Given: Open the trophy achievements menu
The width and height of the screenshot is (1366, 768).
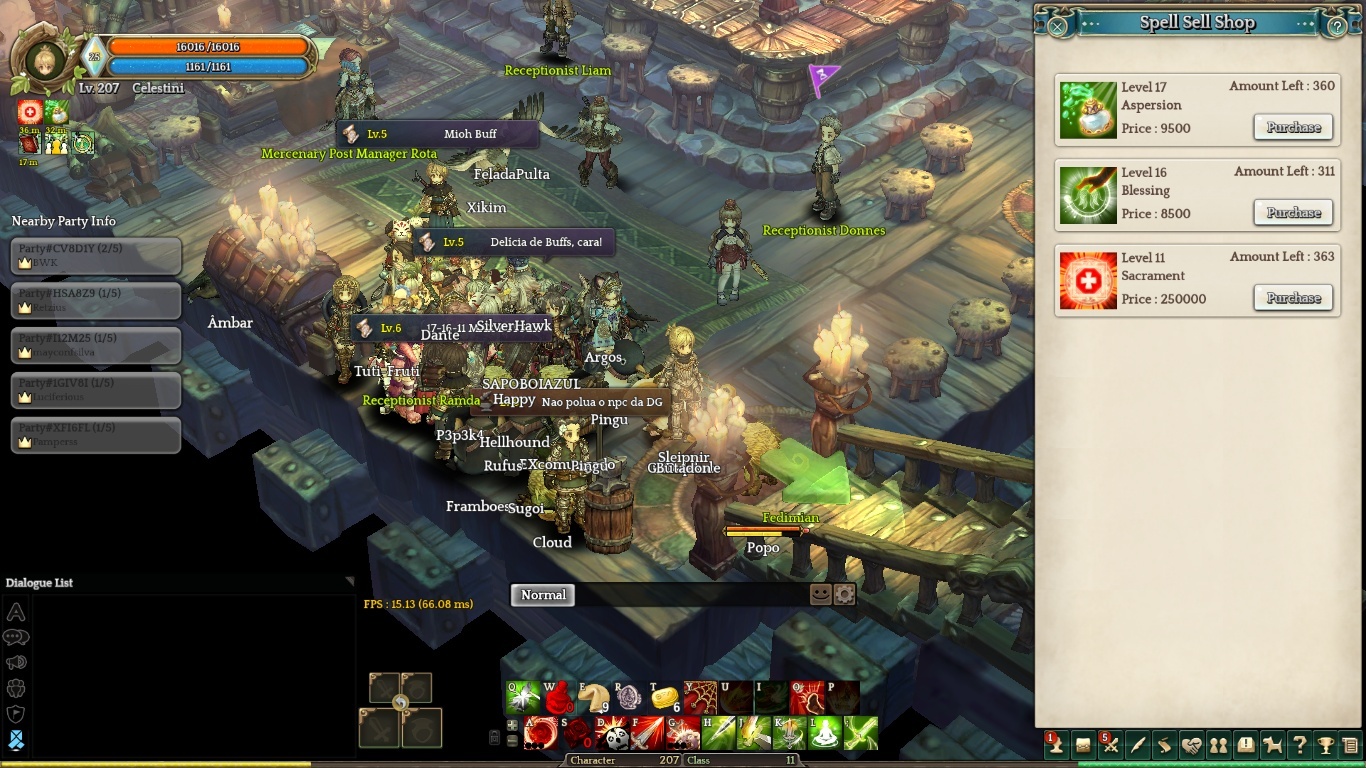Looking at the screenshot, I should [x=1326, y=745].
